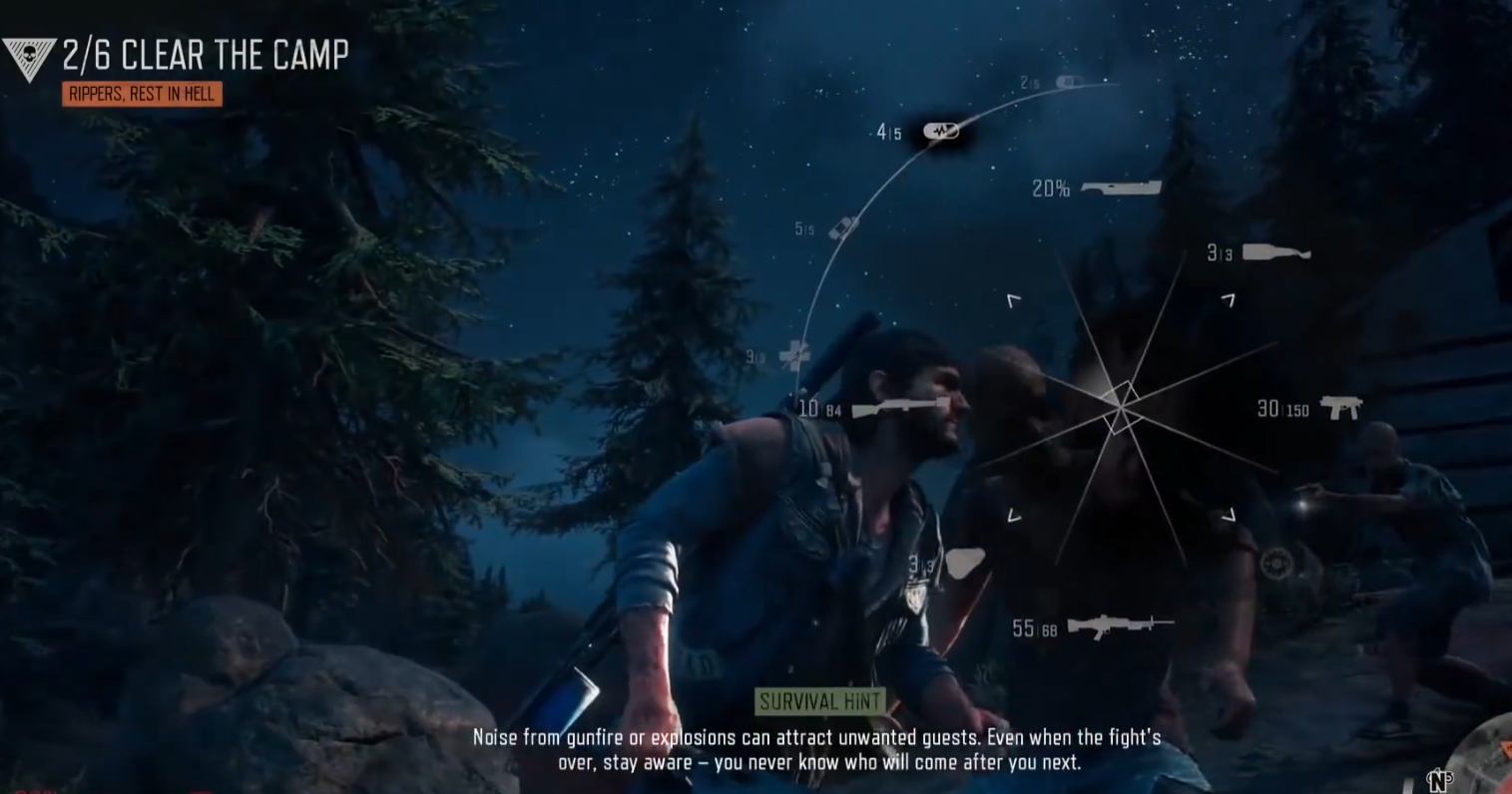Image resolution: width=1512 pixels, height=794 pixels.
Task: Select the rock throwable in the wheel
Action: [x=964, y=563]
